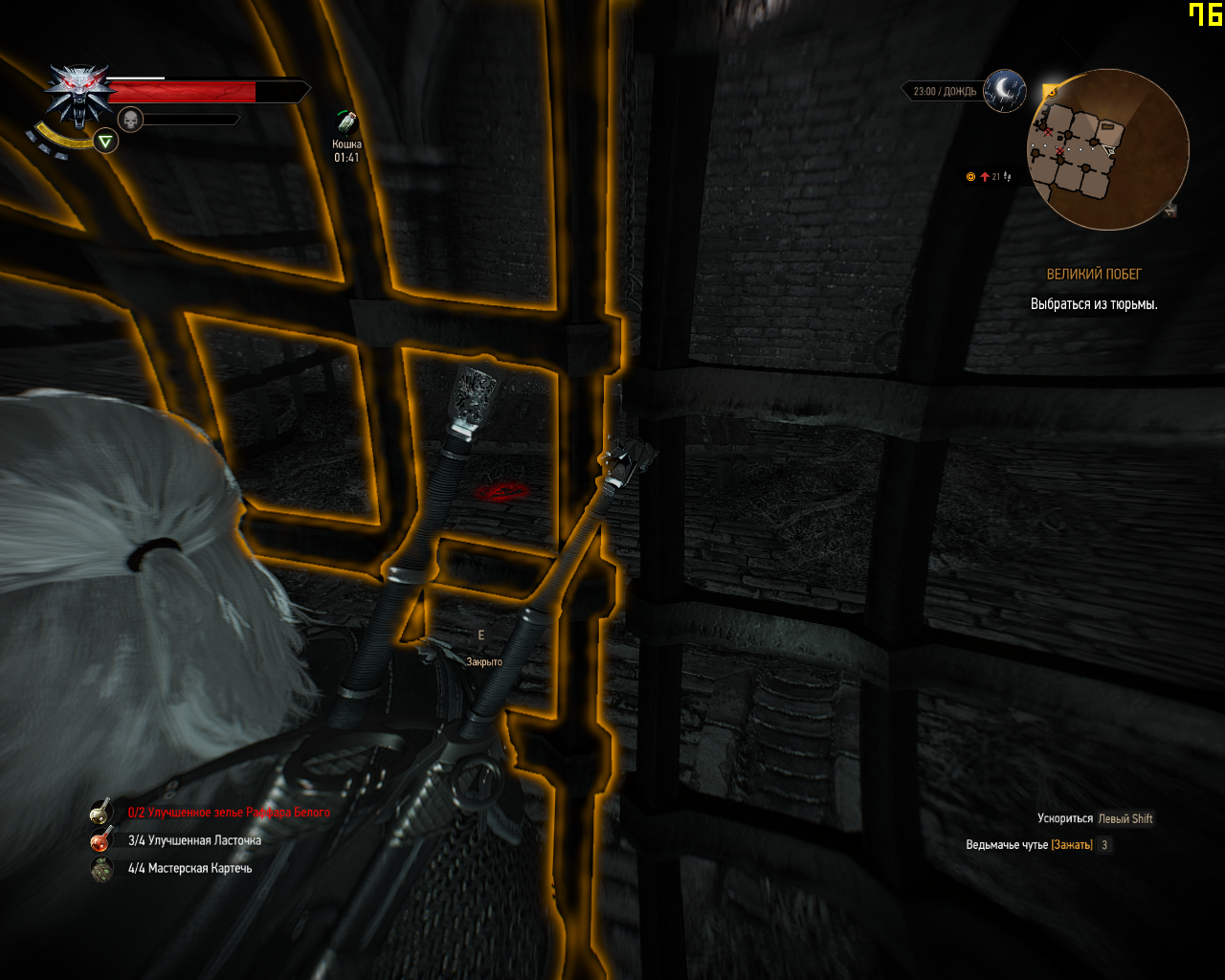
Task: Click the wolf medallion icon
Action: (x=78, y=94)
